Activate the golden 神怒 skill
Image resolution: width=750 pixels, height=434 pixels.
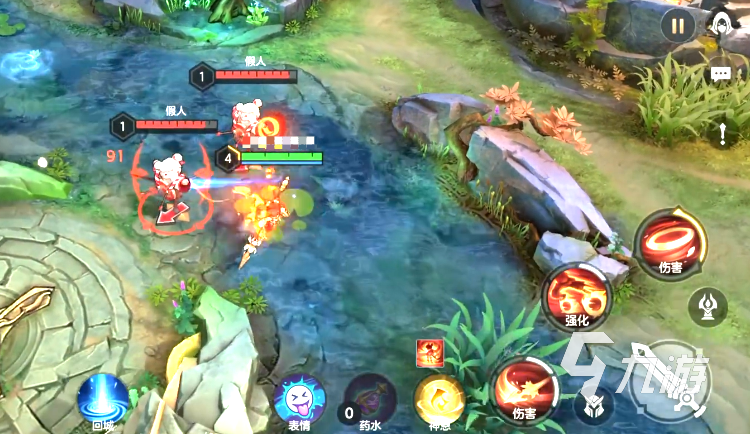[440, 400]
